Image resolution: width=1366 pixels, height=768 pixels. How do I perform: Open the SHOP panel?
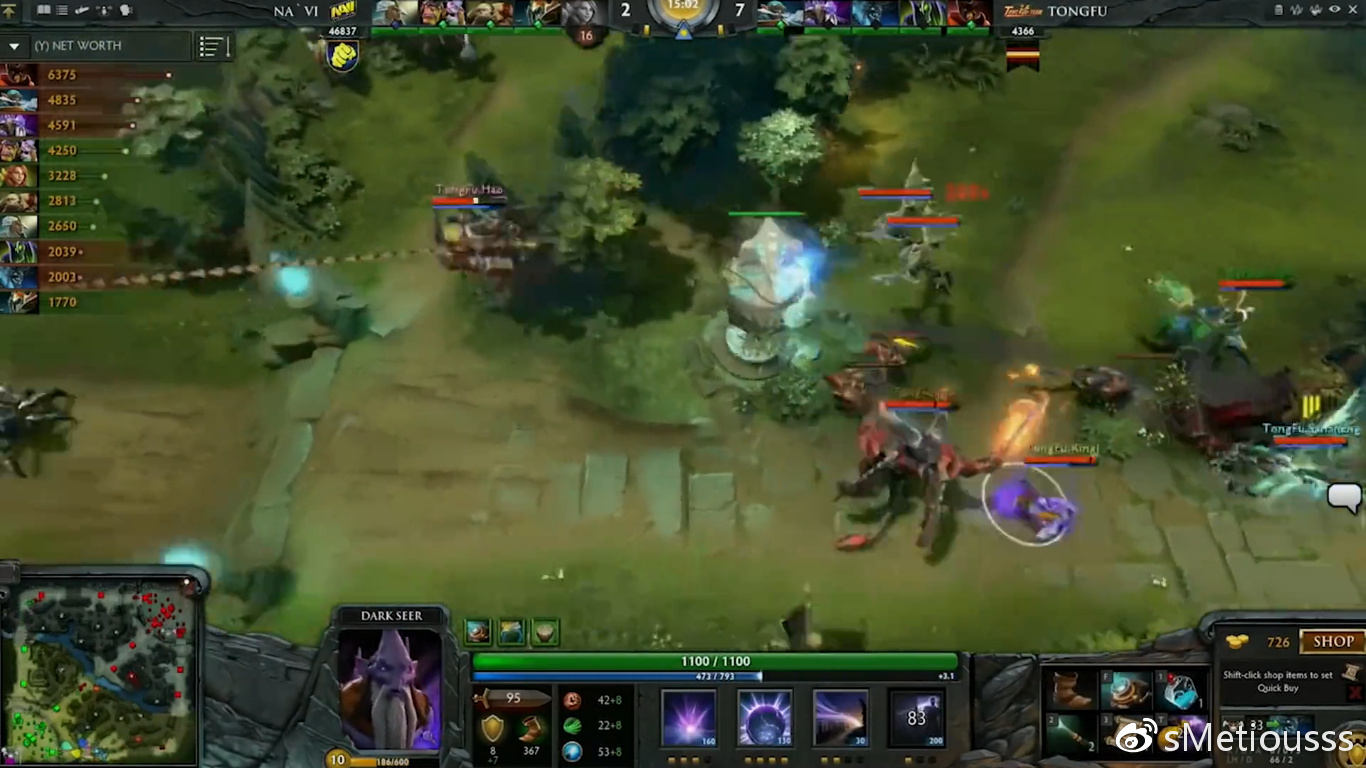[x=1333, y=642]
